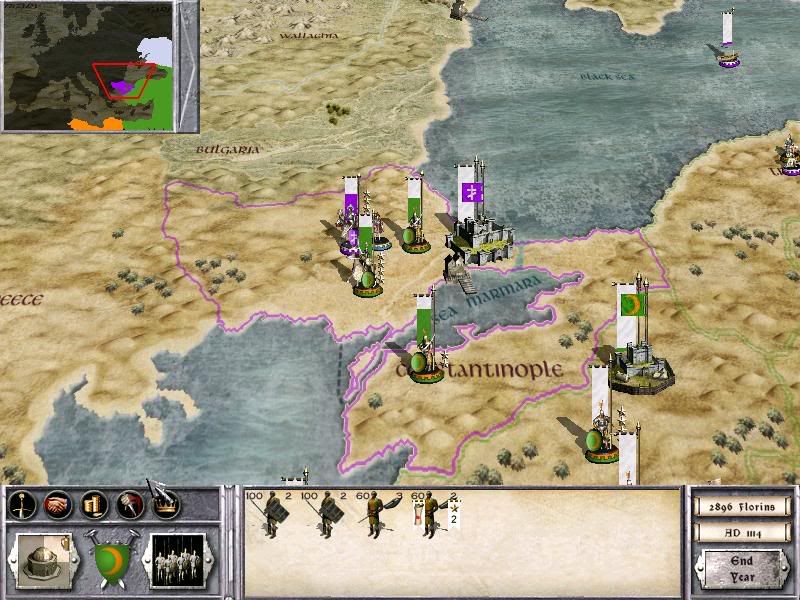The width and height of the screenshot is (800, 600).
Task: Select the building construction panel button
Action: [43, 557]
